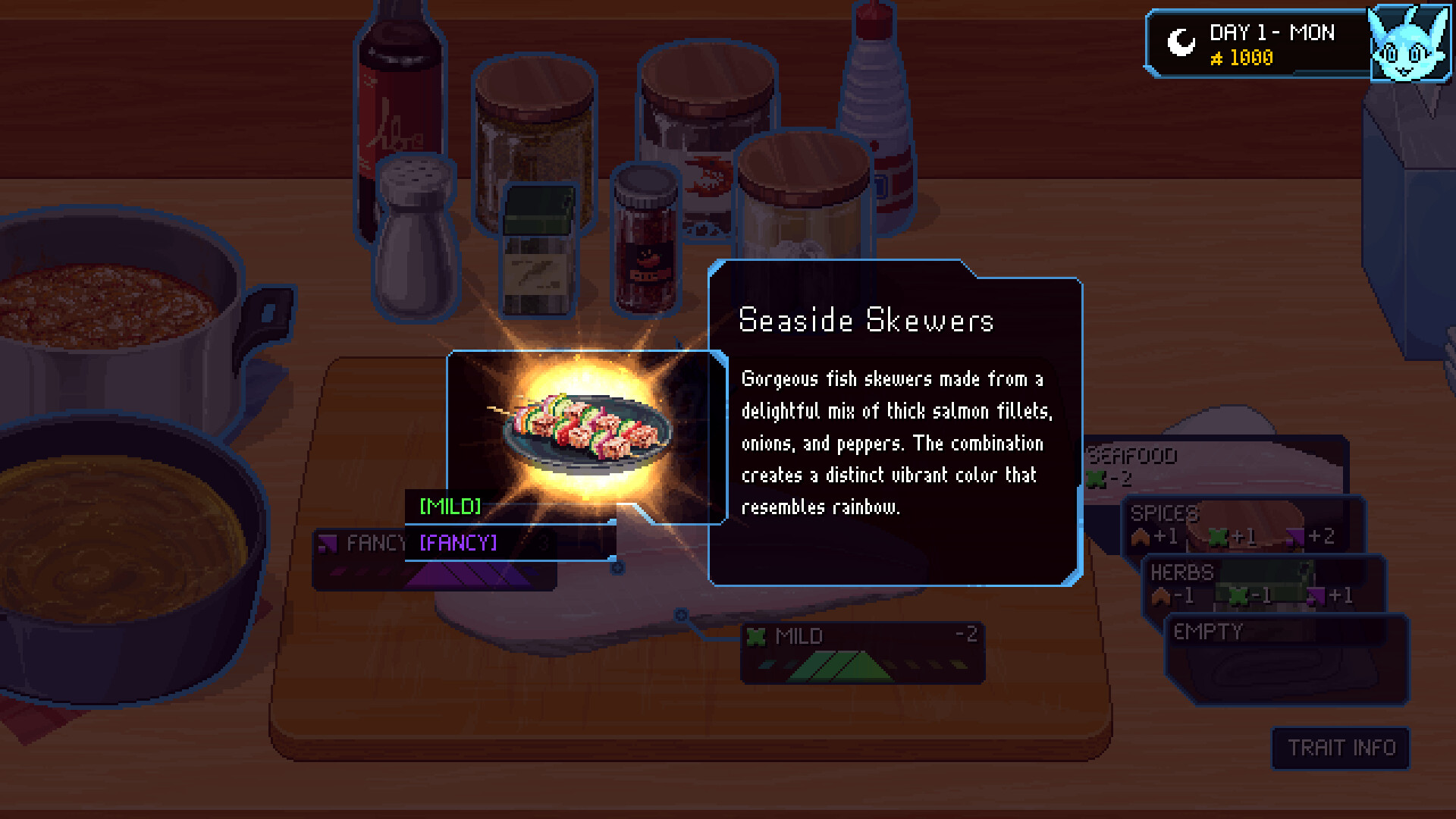Click the purple corner icon on the FANCY bar
This screenshot has width=1456, height=819.
[330, 544]
